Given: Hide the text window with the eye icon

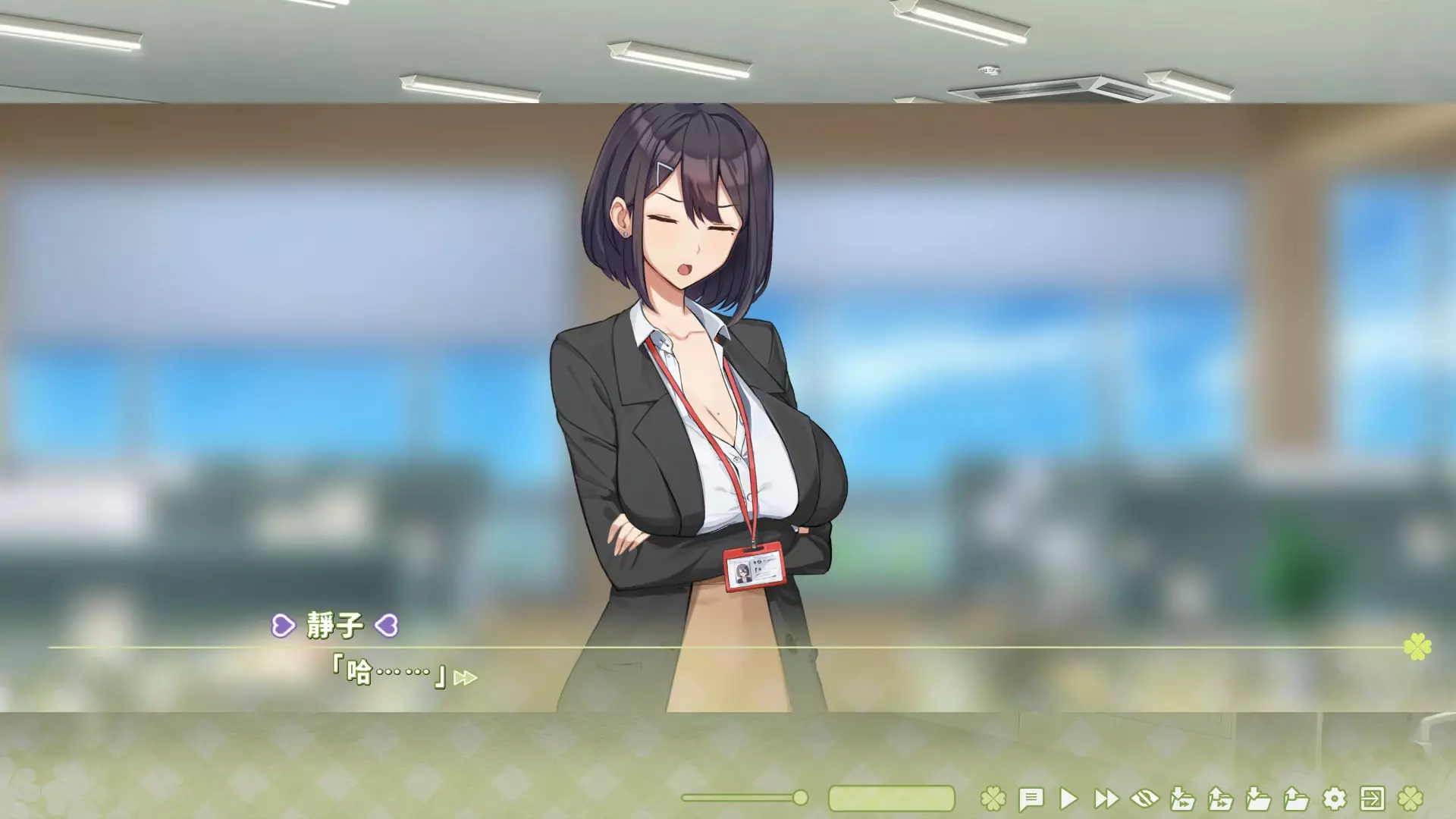Looking at the screenshot, I should pyautogui.click(x=1144, y=799).
